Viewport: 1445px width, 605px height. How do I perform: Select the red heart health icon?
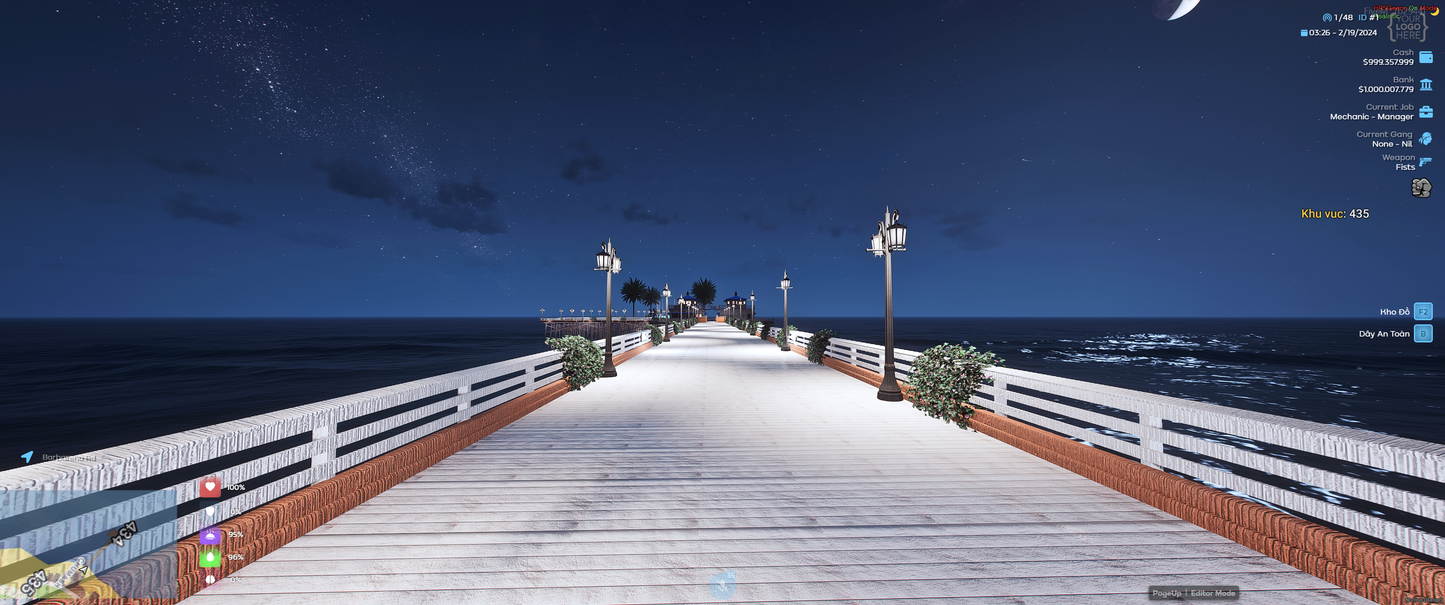point(210,487)
